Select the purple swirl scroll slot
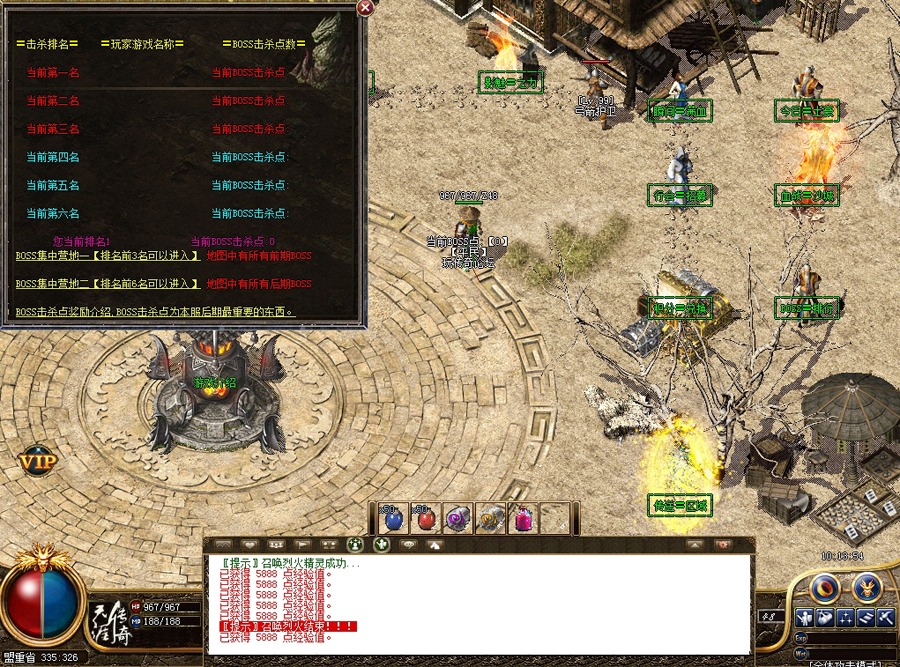The height and width of the screenshot is (667, 900). pos(458,518)
